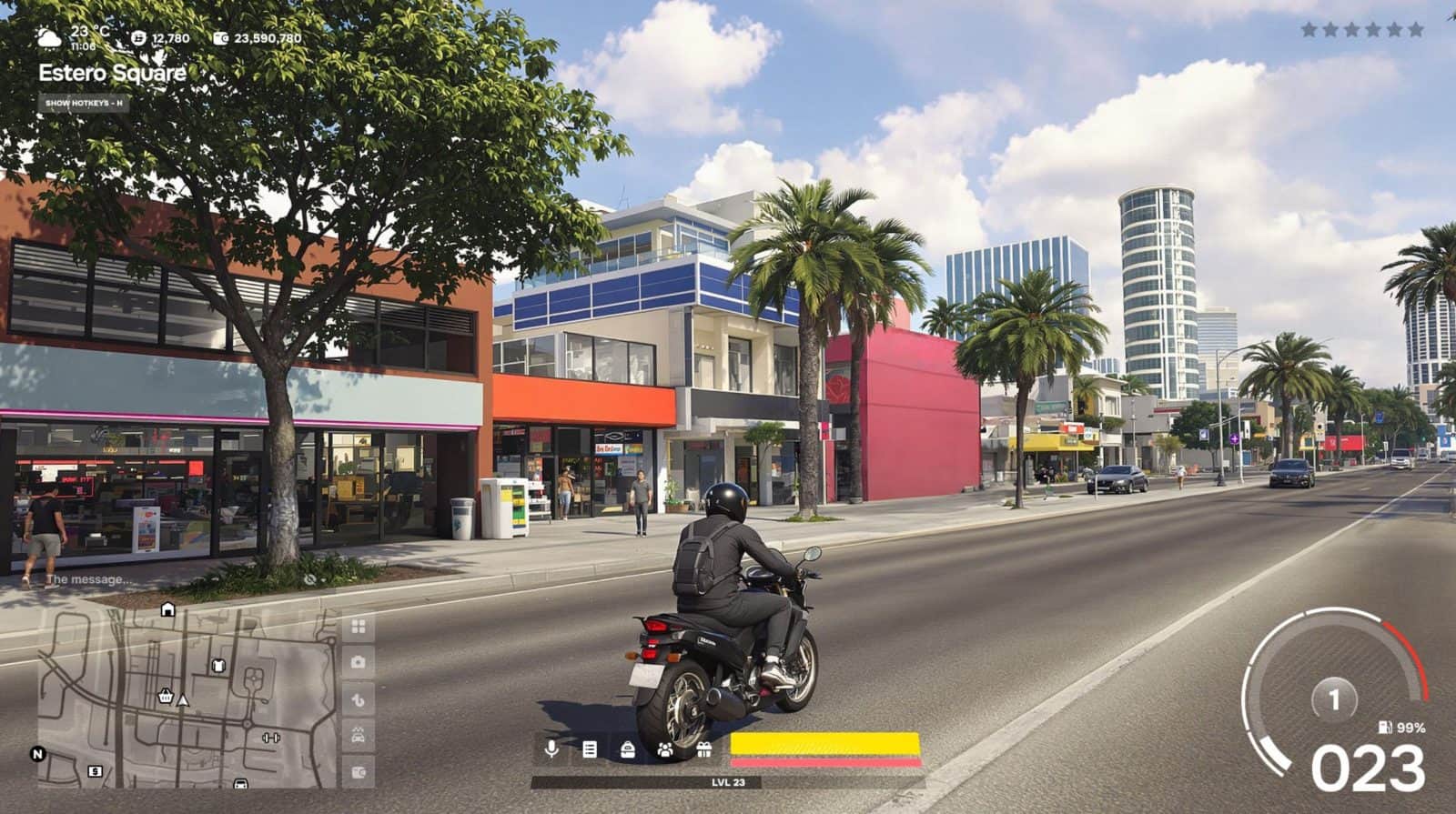Screen dimensions: 1456x814
Task: Toggle the first wanted-level star
Action: [x=1308, y=28]
